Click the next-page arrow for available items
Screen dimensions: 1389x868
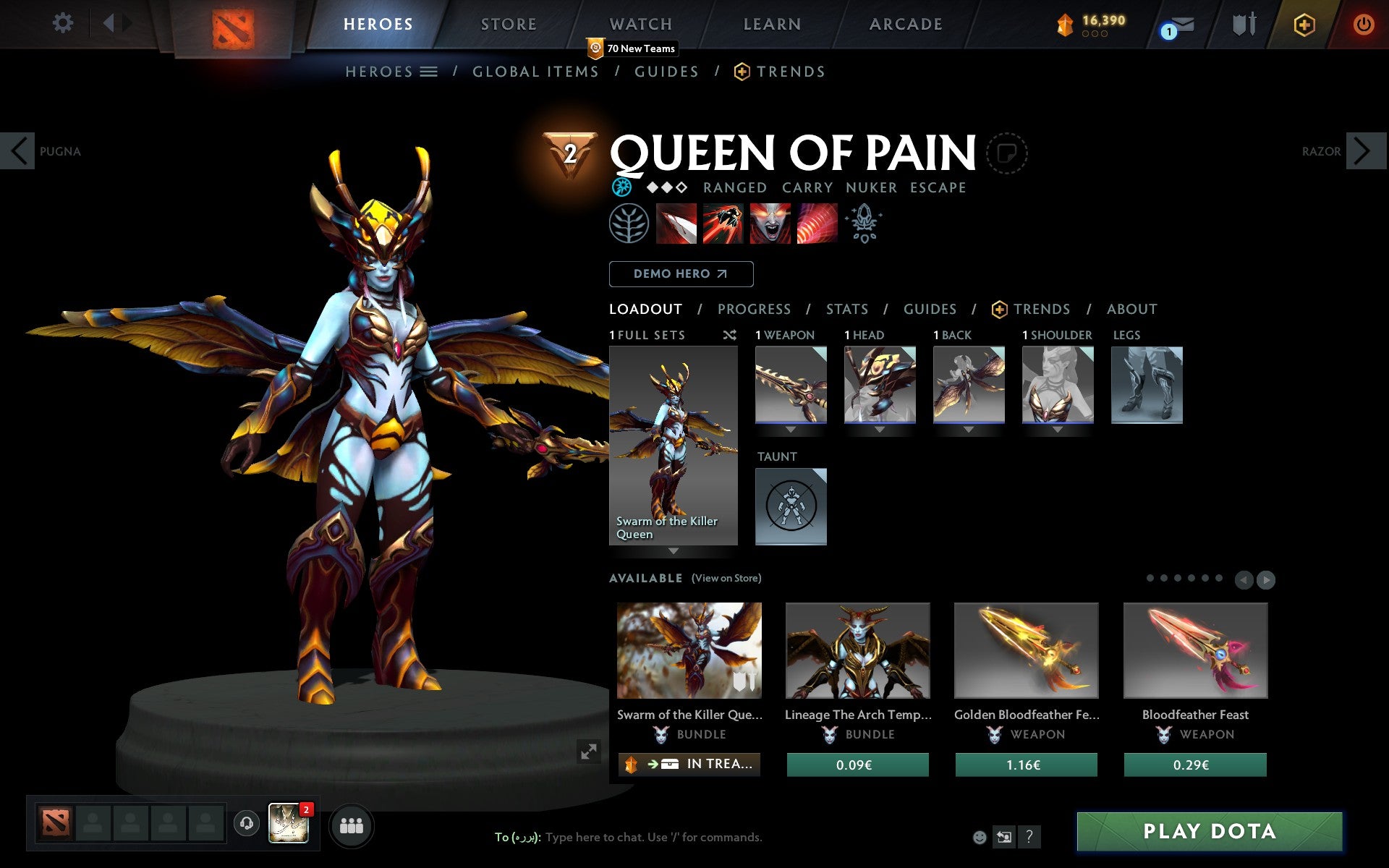1265,579
